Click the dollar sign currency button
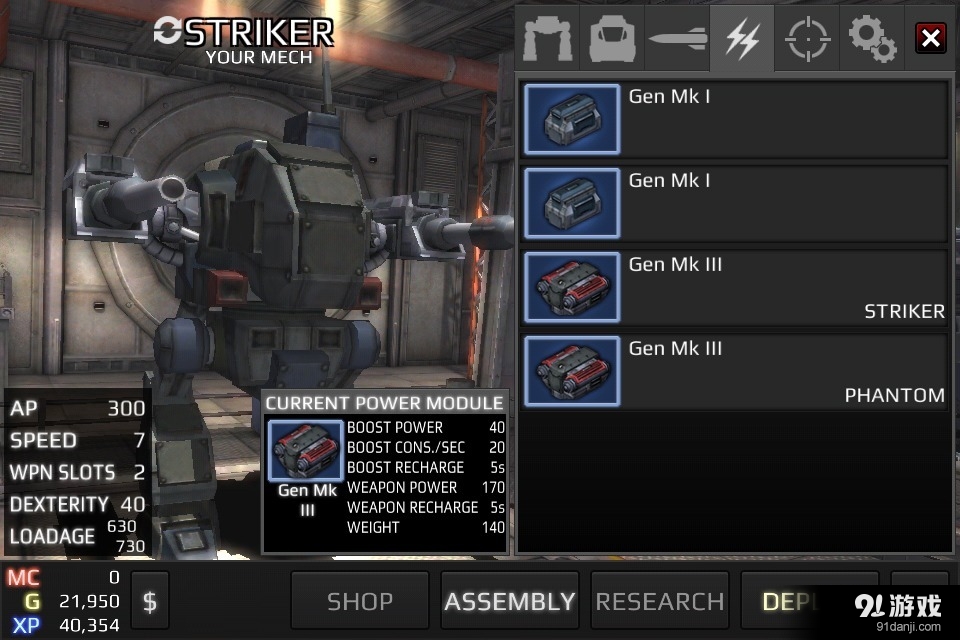 click(x=150, y=601)
